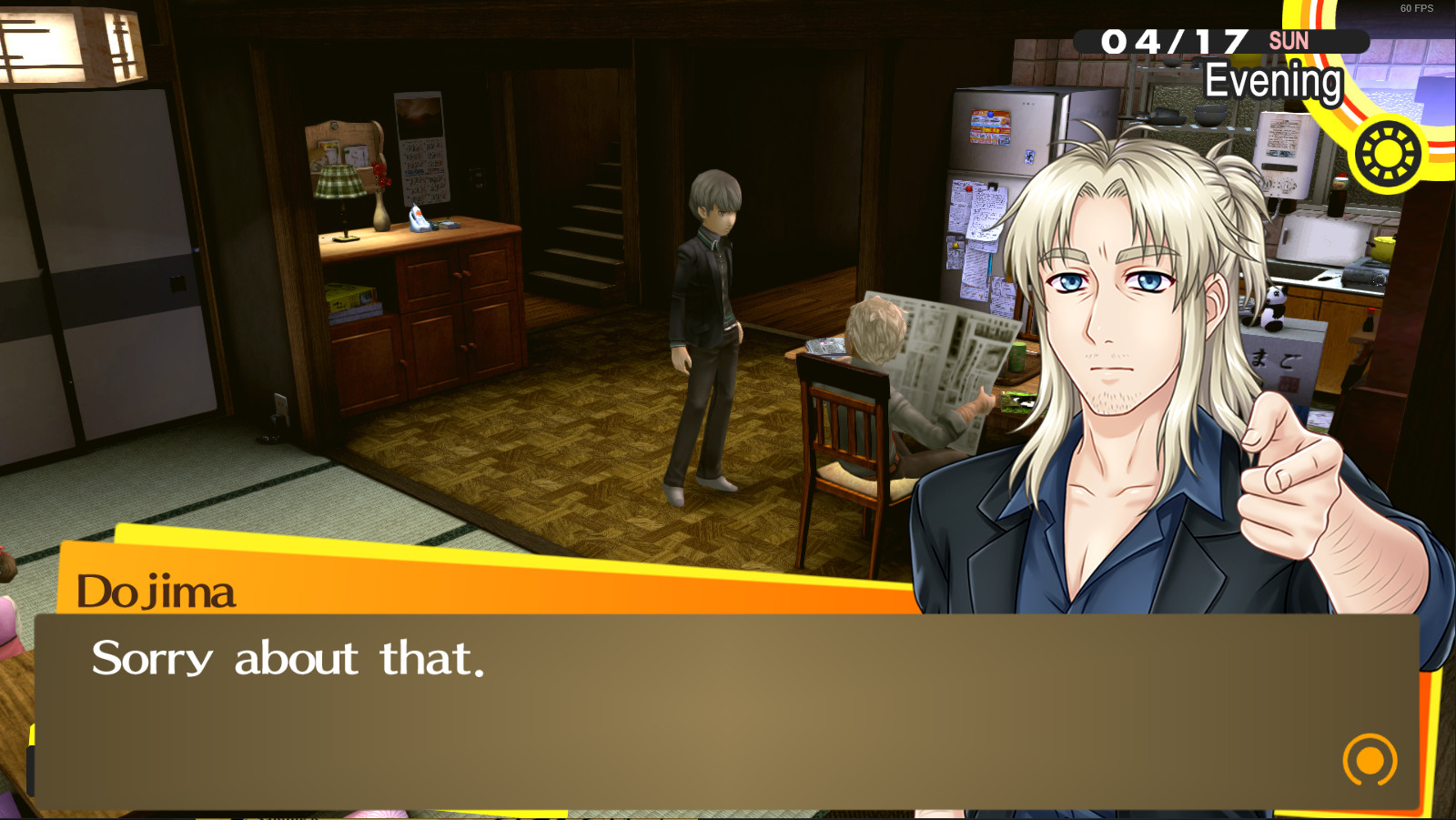Select the Evening time-of-day indicator
The image size is (1456, 820).
point(1272,79)
